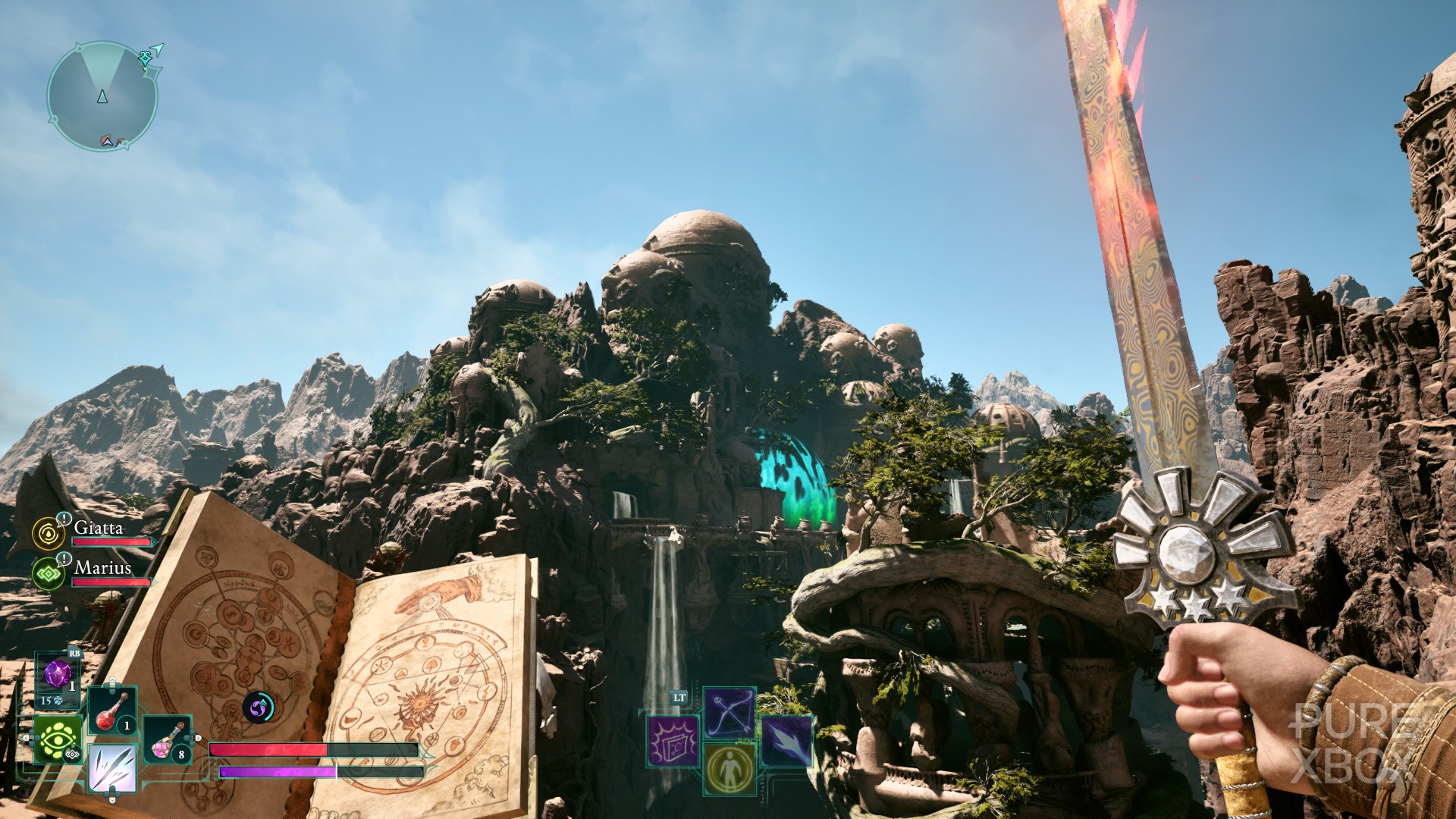Use the purple orb throwable item

pos(58,673)
